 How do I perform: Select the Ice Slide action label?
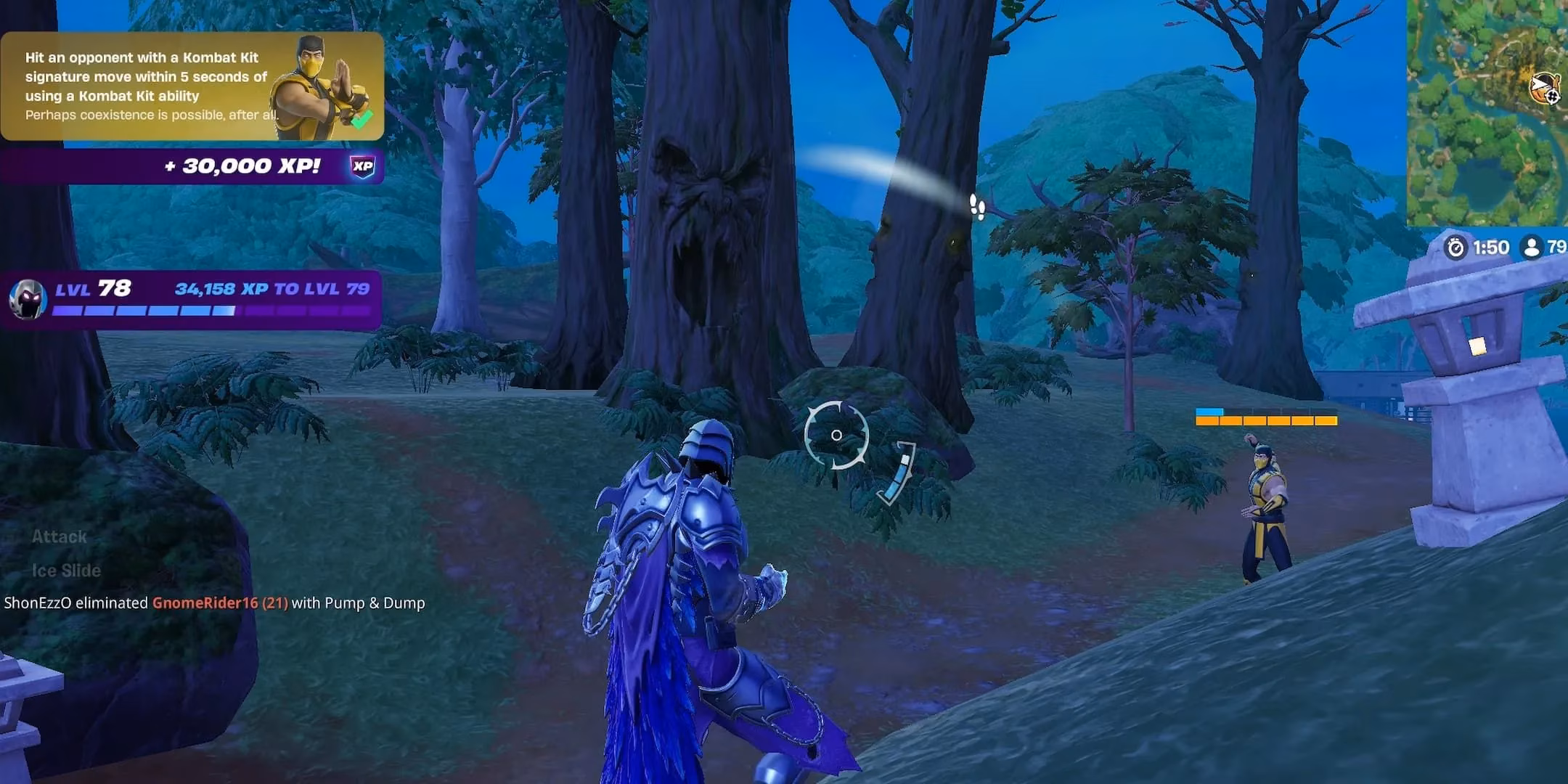pyautogui.click(x=65, y=571)
